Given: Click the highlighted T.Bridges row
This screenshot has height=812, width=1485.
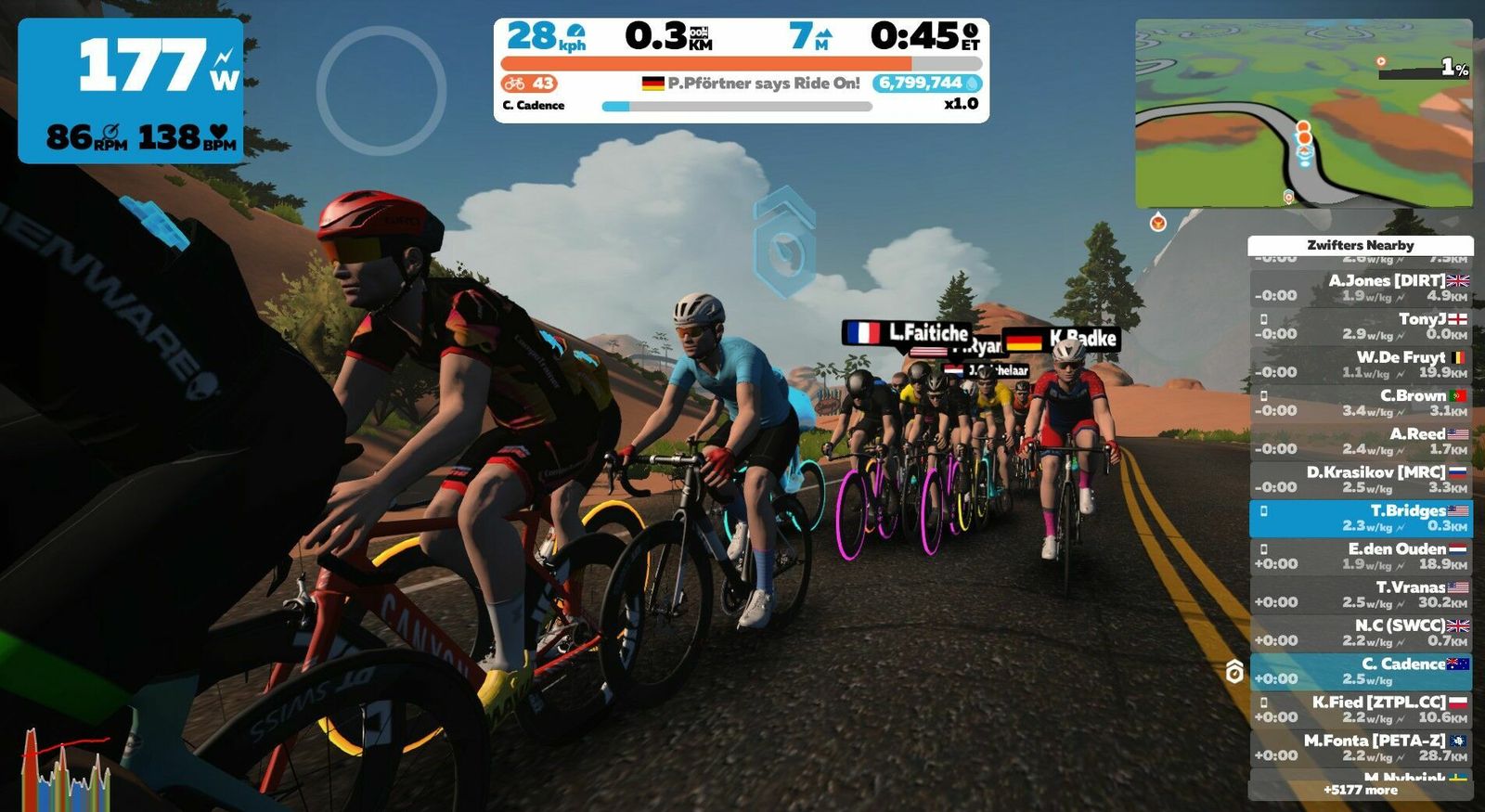Looking at the screenshot, I should pyautogui.click(x=1361, y=518).
